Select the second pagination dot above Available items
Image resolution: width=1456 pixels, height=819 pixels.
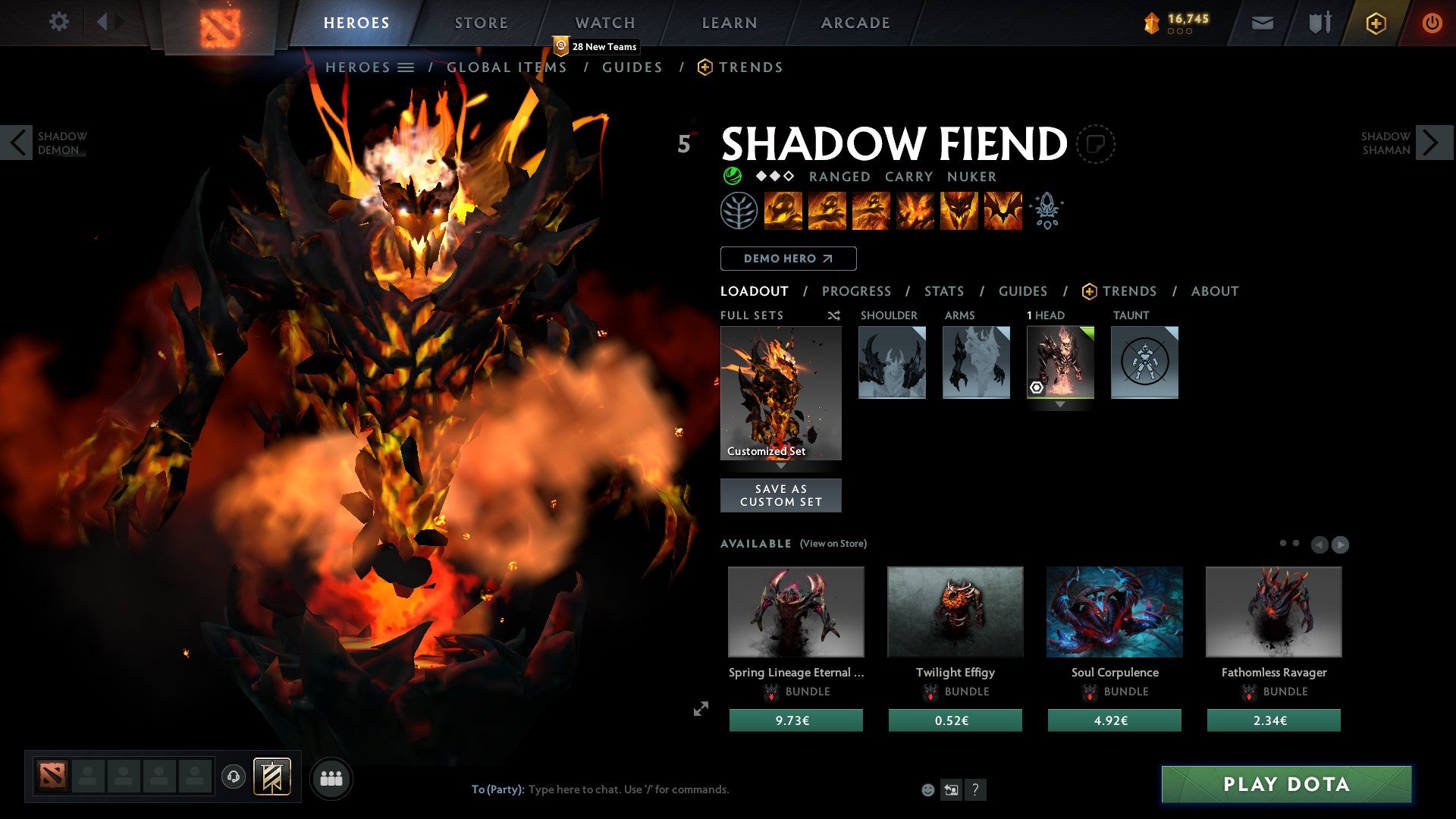[1296, 543]
